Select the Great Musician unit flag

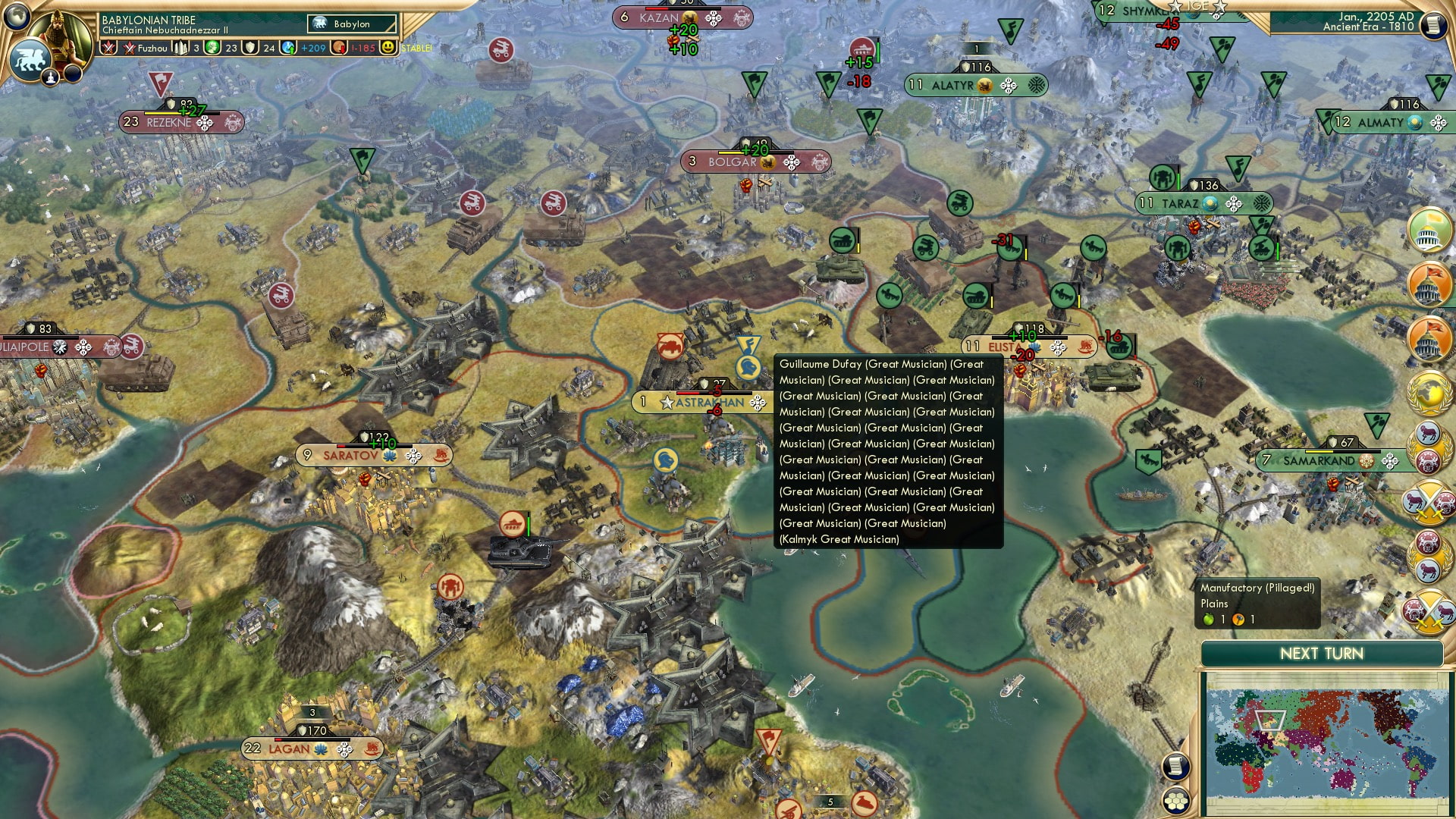point(748,369)
